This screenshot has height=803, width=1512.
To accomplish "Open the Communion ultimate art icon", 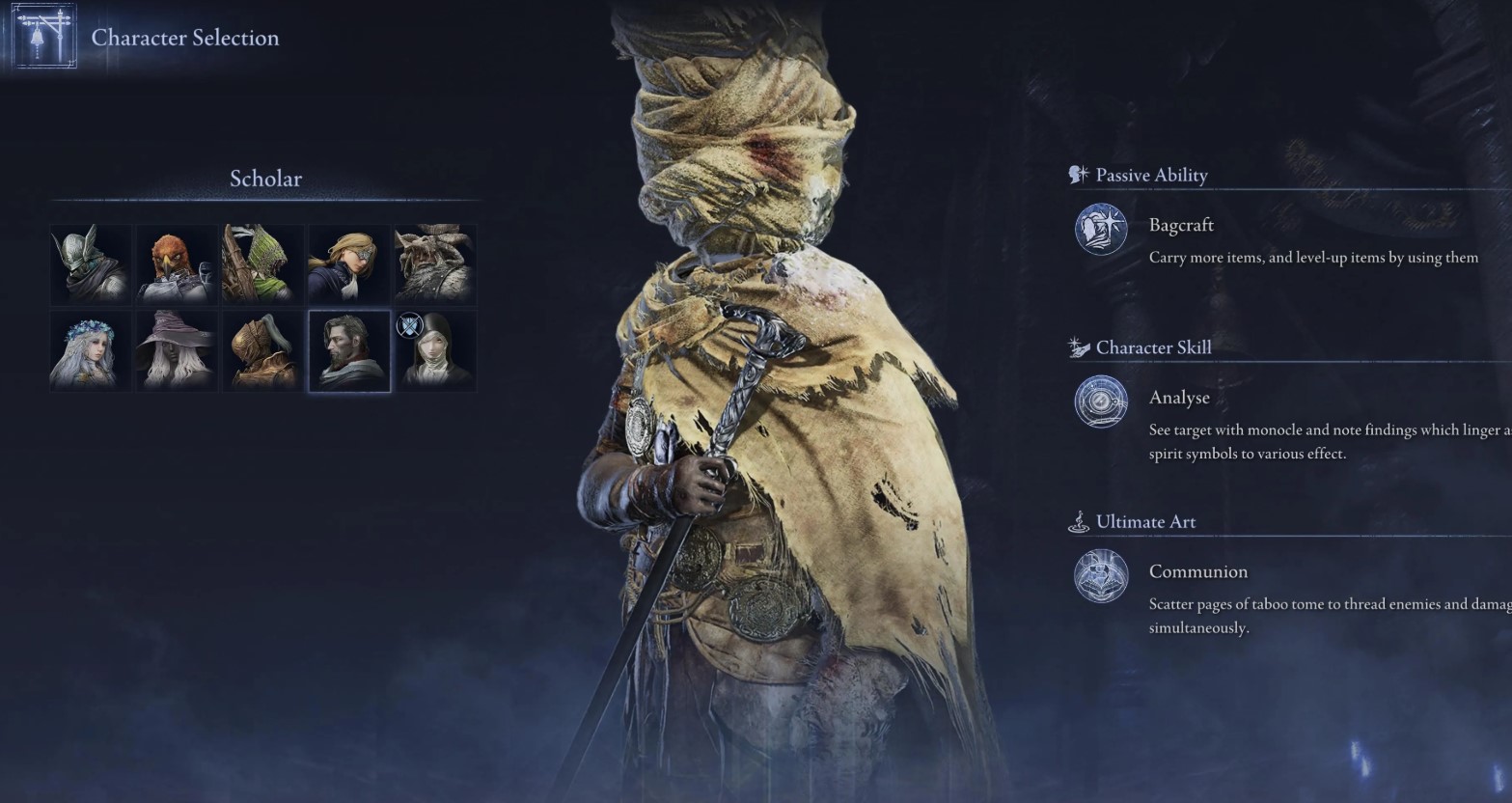I will click(x=1101, y=576).
